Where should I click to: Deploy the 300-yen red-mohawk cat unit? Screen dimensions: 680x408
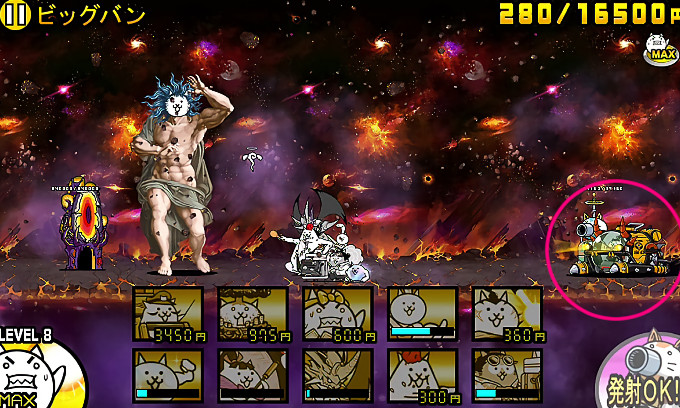coord(422,375)
